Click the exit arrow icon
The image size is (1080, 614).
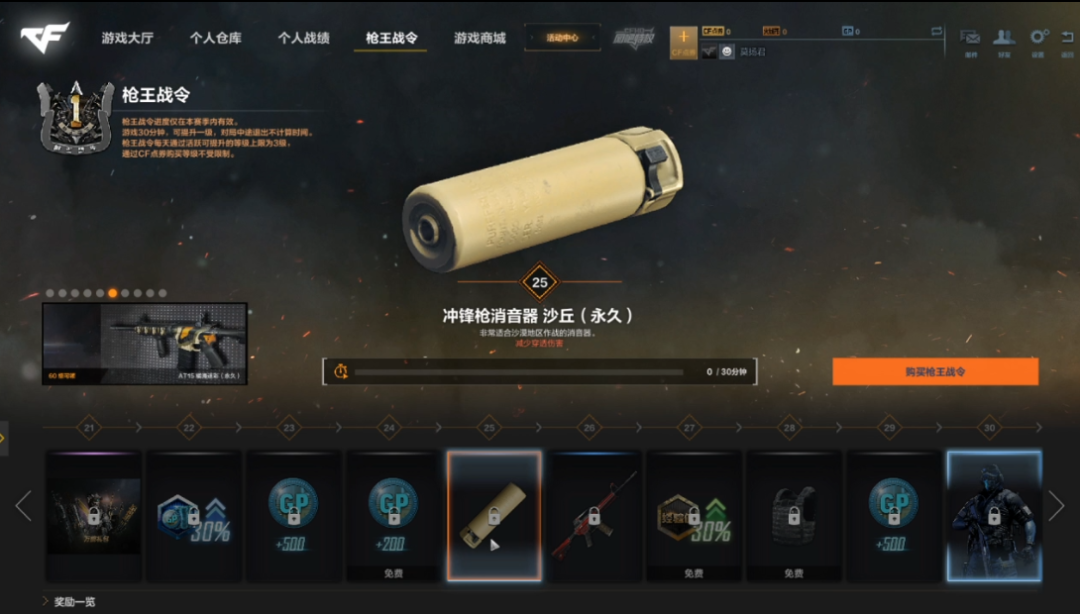coord(1067,39)
